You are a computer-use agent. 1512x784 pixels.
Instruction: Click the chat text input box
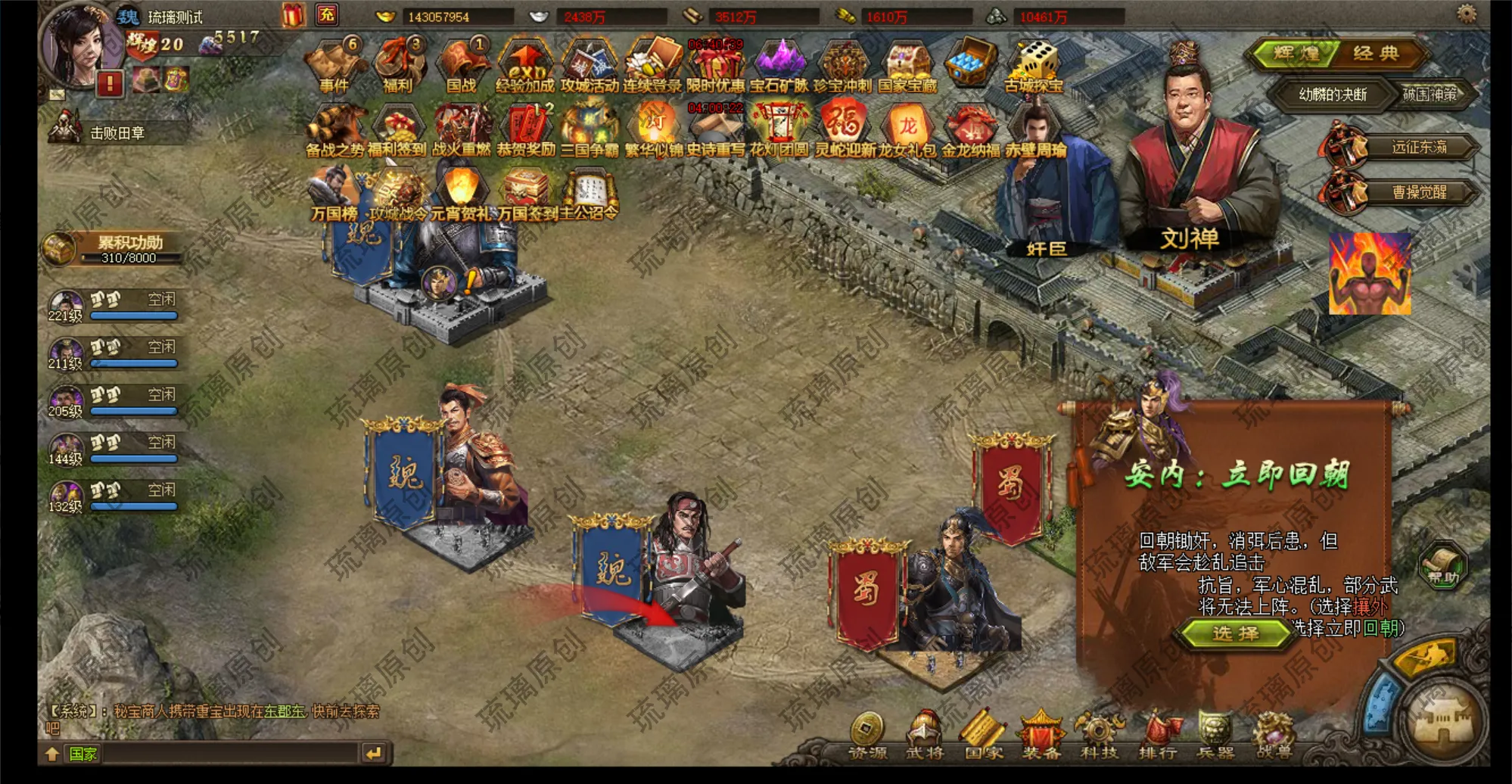pyautogui.click(x=229, y=754)
